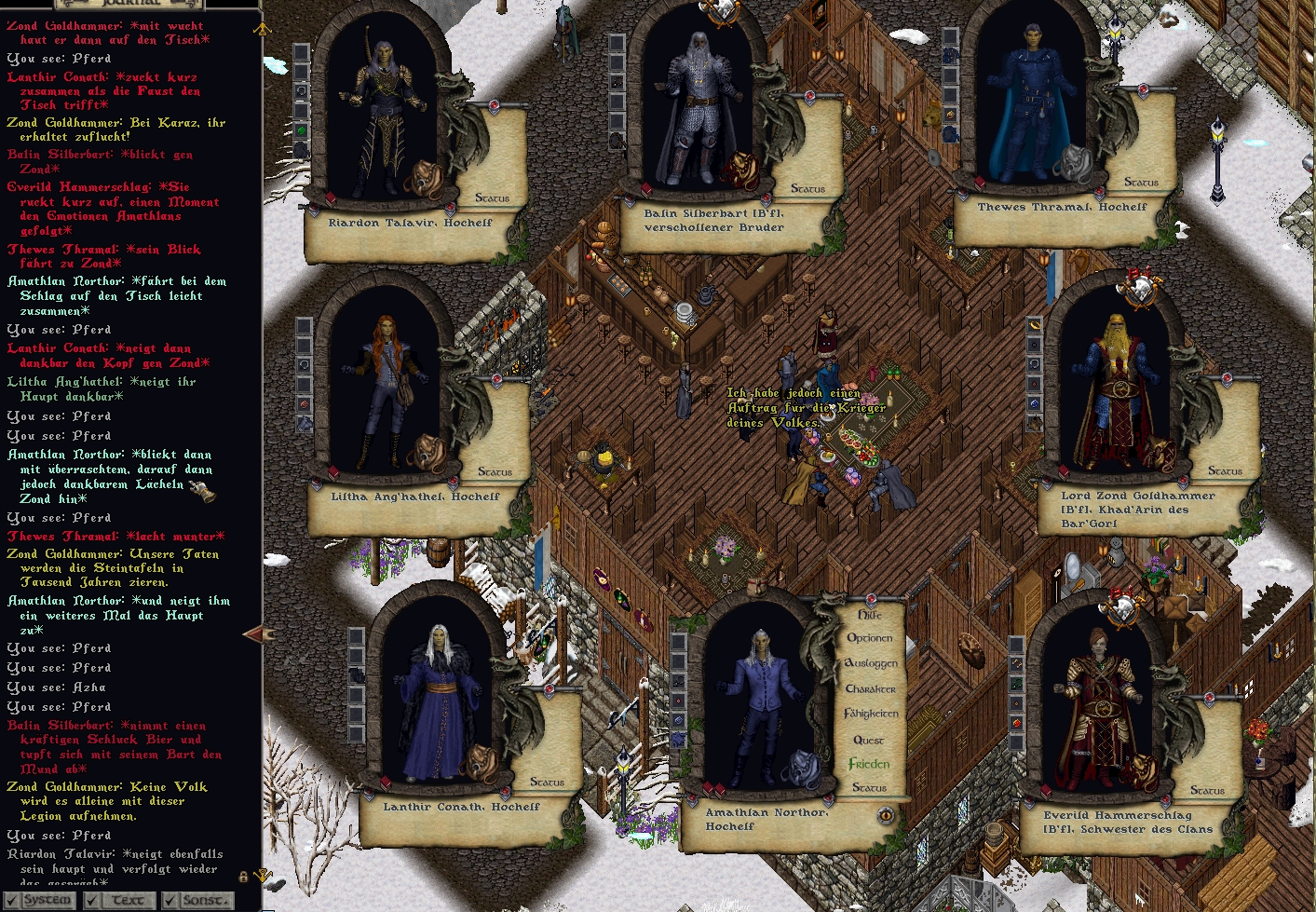The width and height of the screenshot is (1316, 912).
Task: Open Status on Balin Silberbart's paperdoll
Action: tap(807, 189)
